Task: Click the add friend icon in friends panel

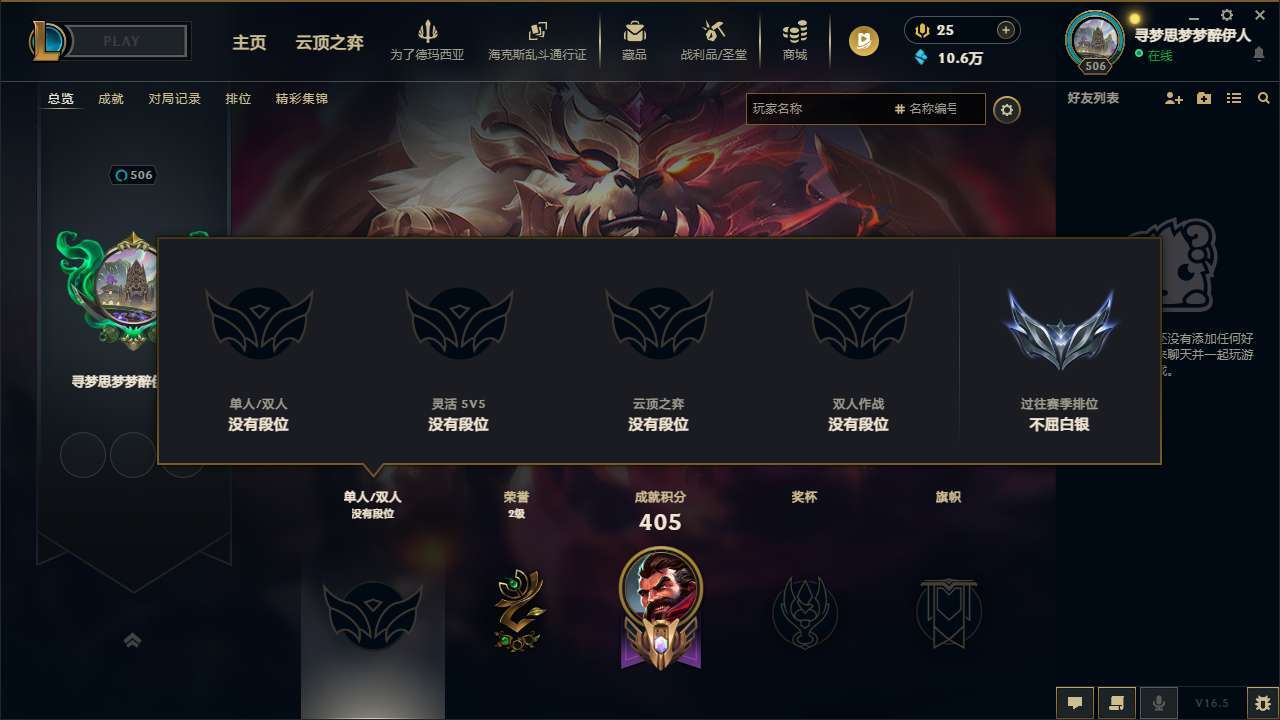Action: [1172, 98]
